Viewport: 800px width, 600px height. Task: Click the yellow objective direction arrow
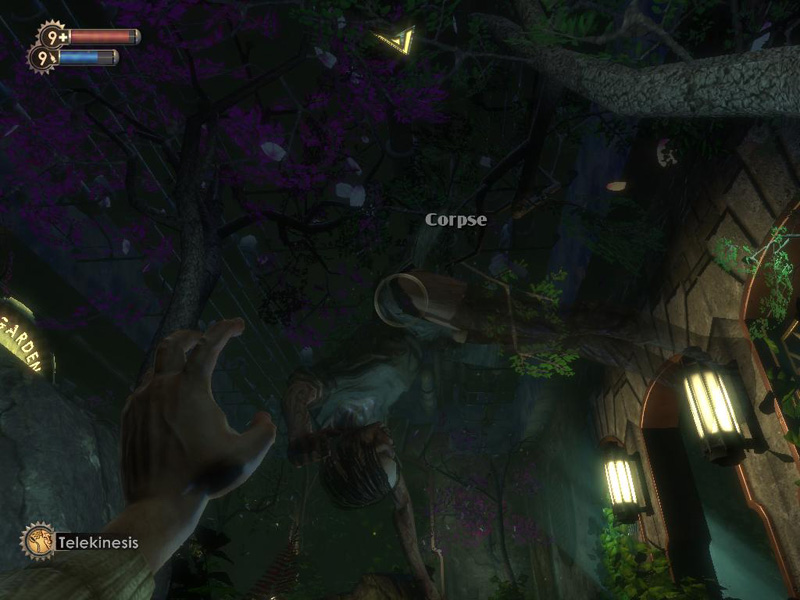click(x=397, y=41)
